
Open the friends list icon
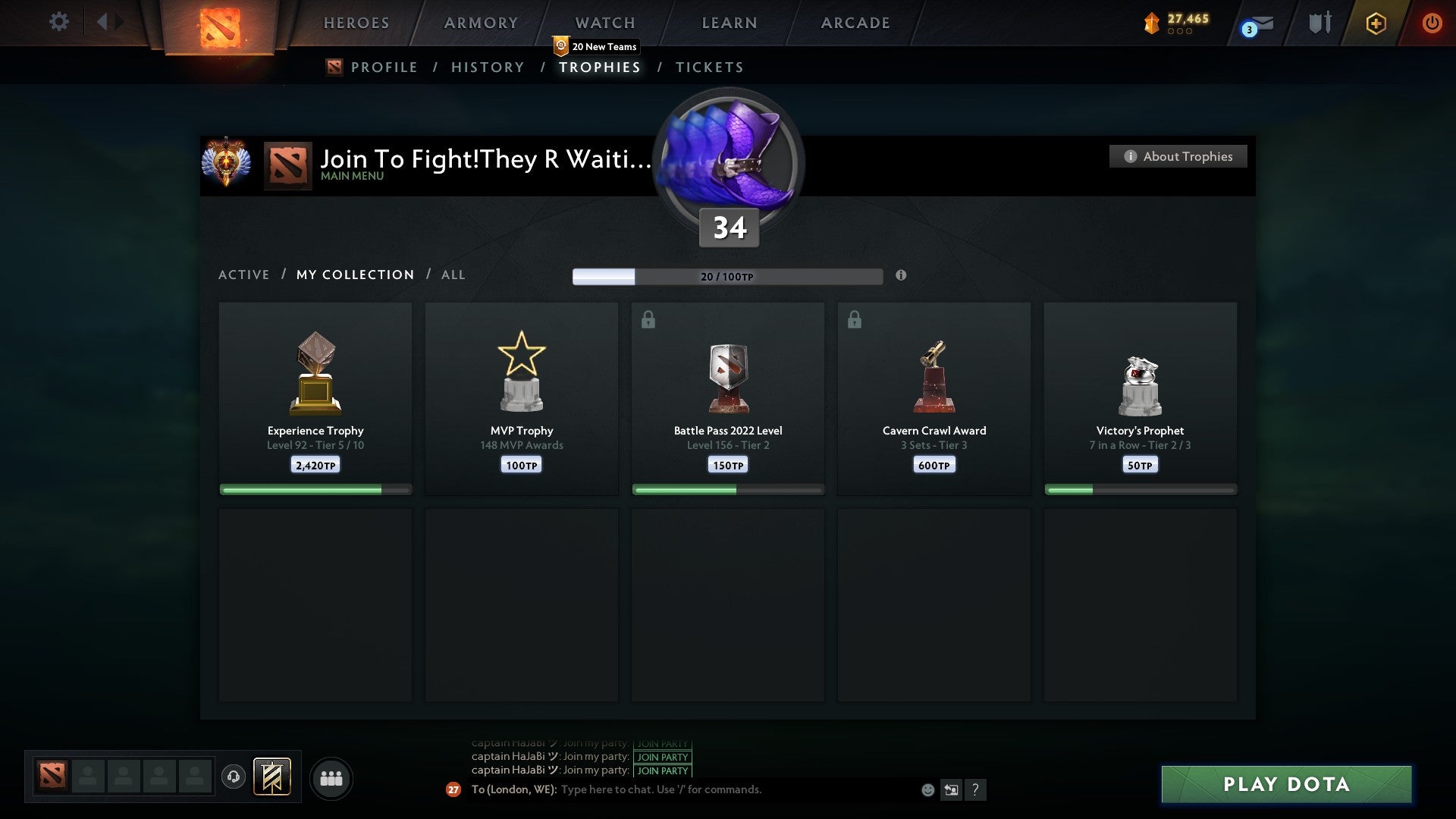(331, 777)
